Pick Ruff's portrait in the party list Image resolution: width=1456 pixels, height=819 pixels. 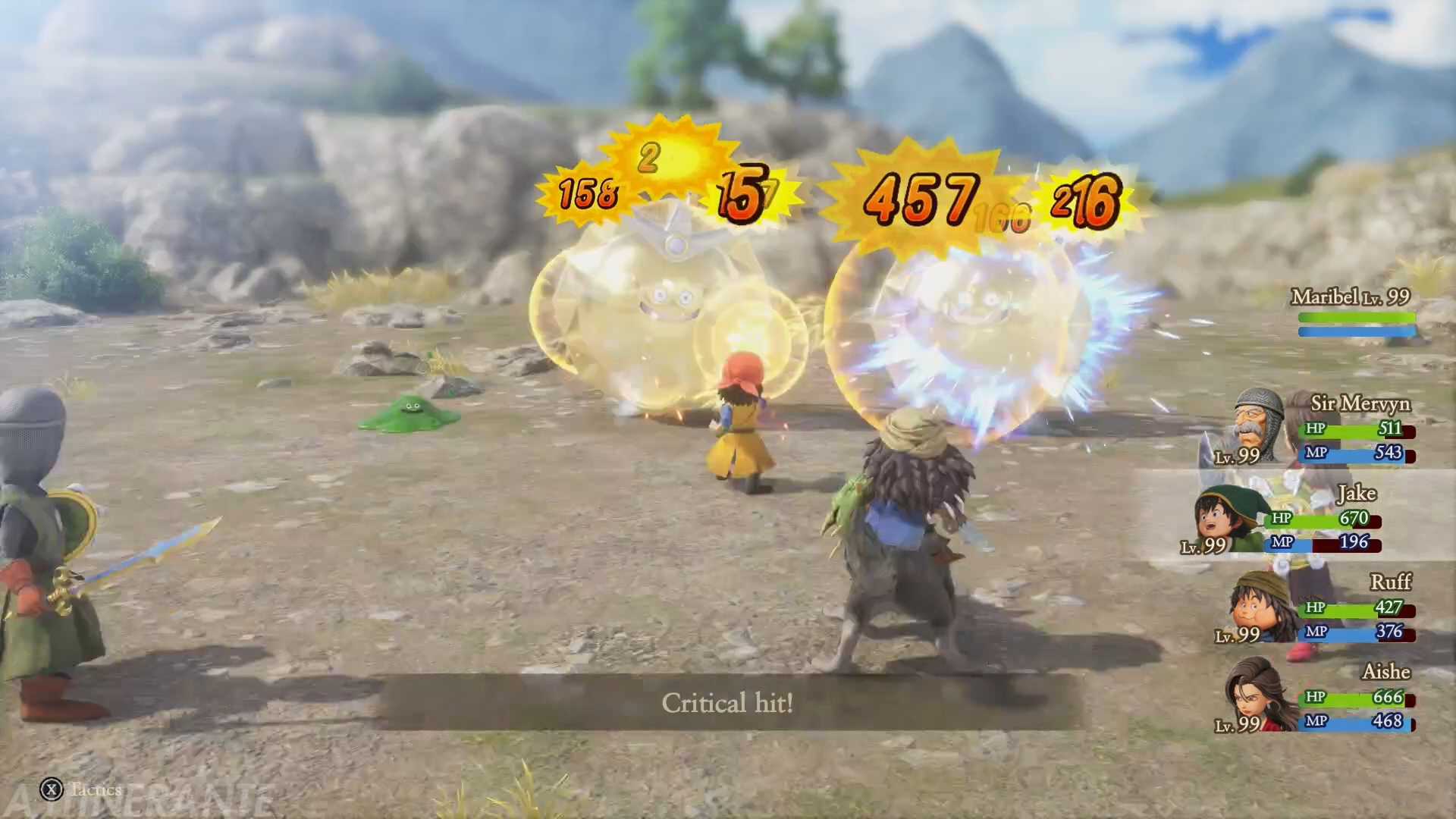[x=1260, y=607]
